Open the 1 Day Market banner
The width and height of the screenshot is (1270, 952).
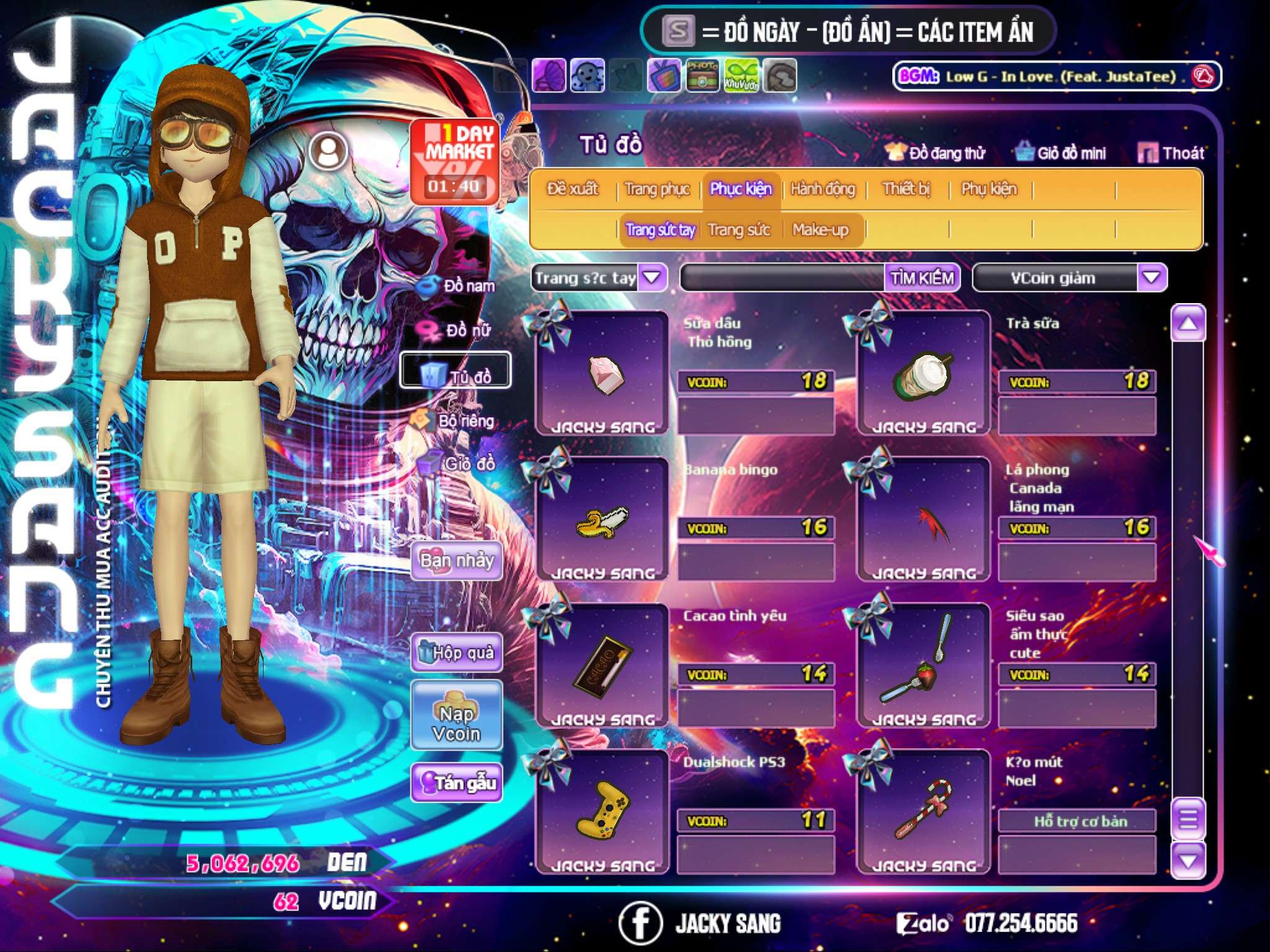(455, 160)
